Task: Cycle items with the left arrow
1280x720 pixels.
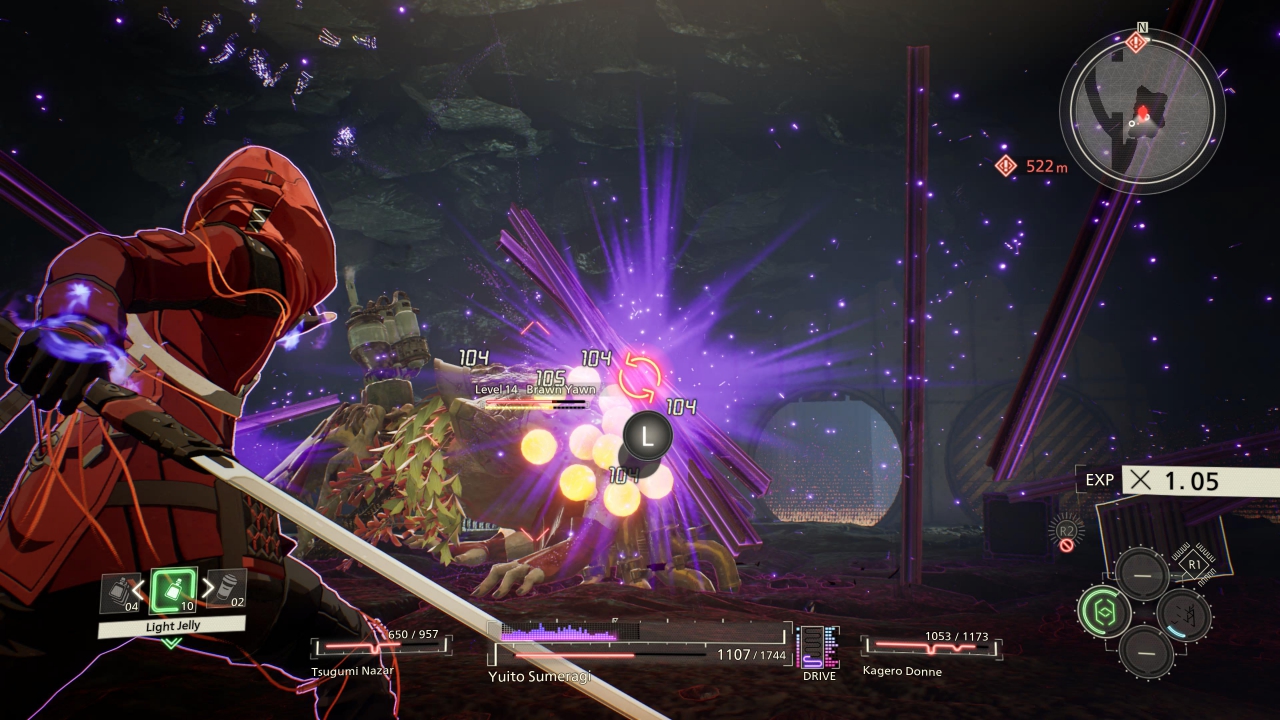Action: coord(139,589)
